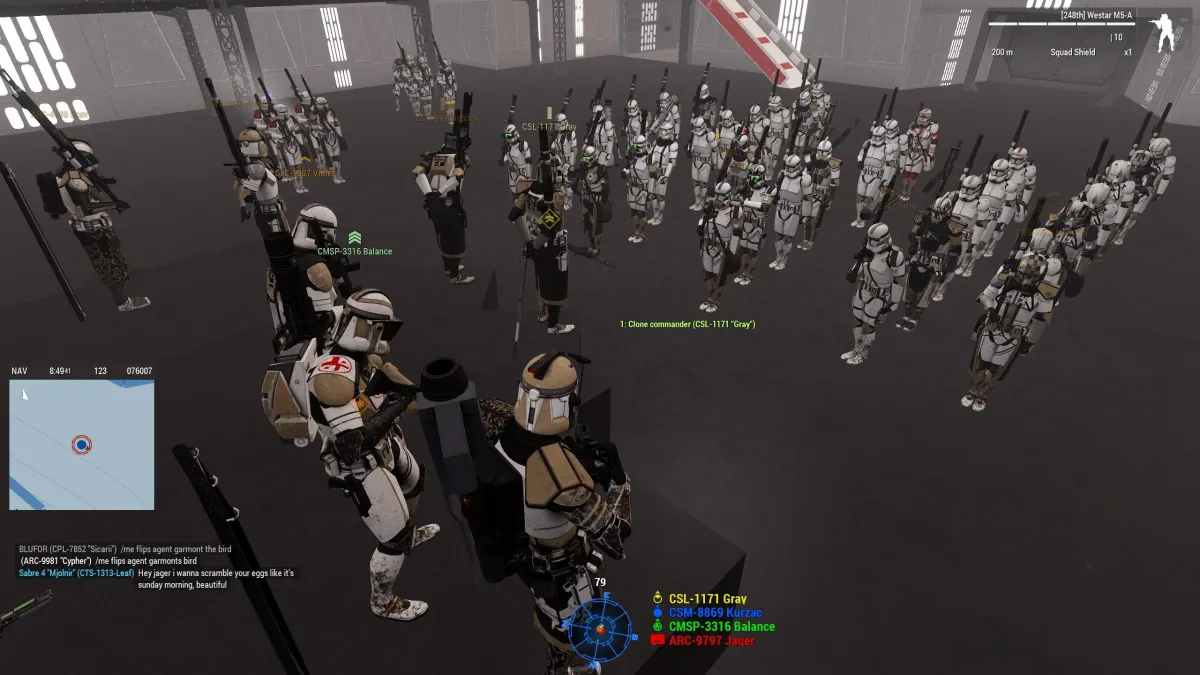This screenshot has width=1200, height=675.
Task: Select CSL-1171 Gray in the squad list
Action: coord(707,599)
